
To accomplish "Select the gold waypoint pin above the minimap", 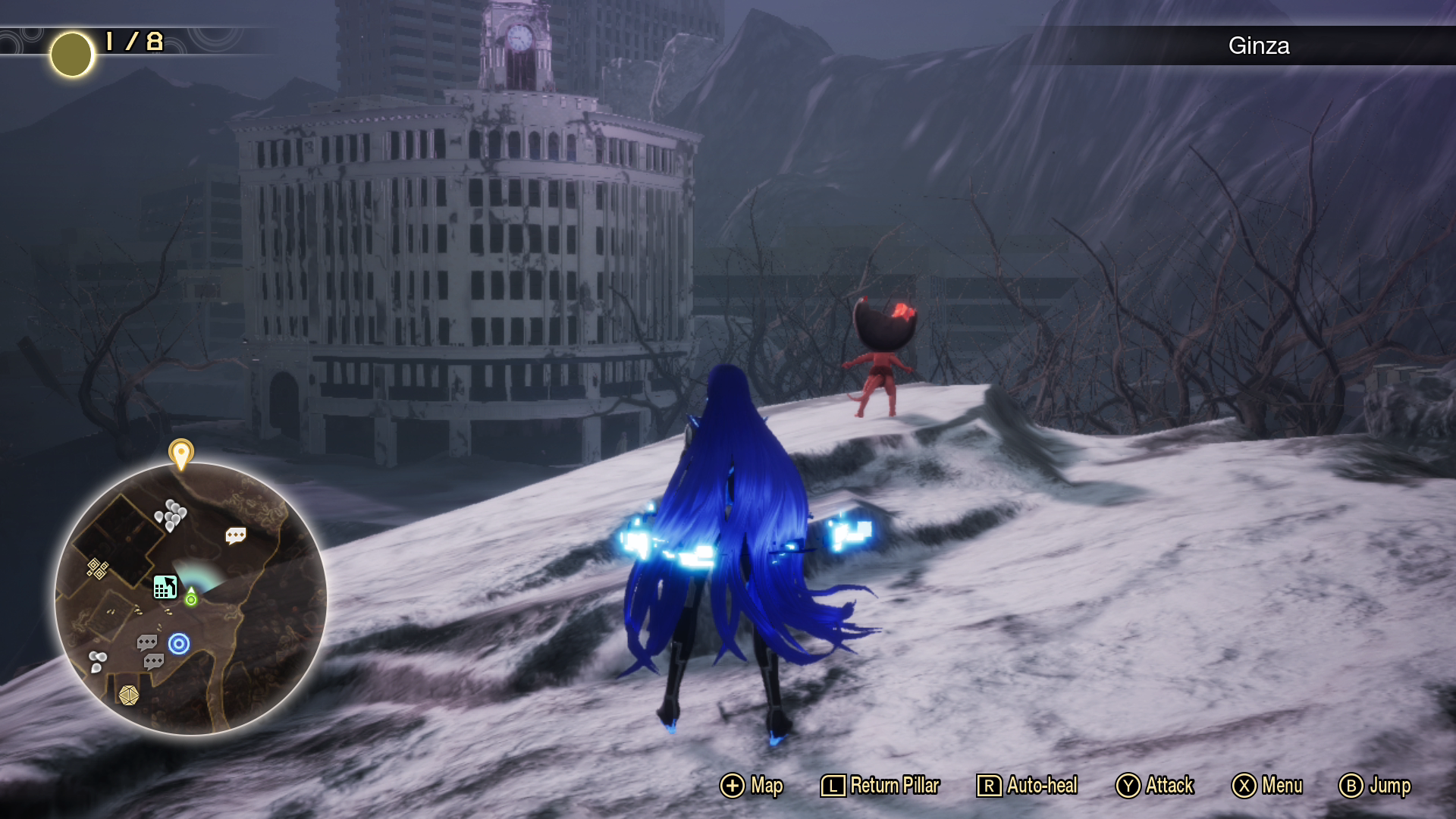I will [x=180, y=453].
